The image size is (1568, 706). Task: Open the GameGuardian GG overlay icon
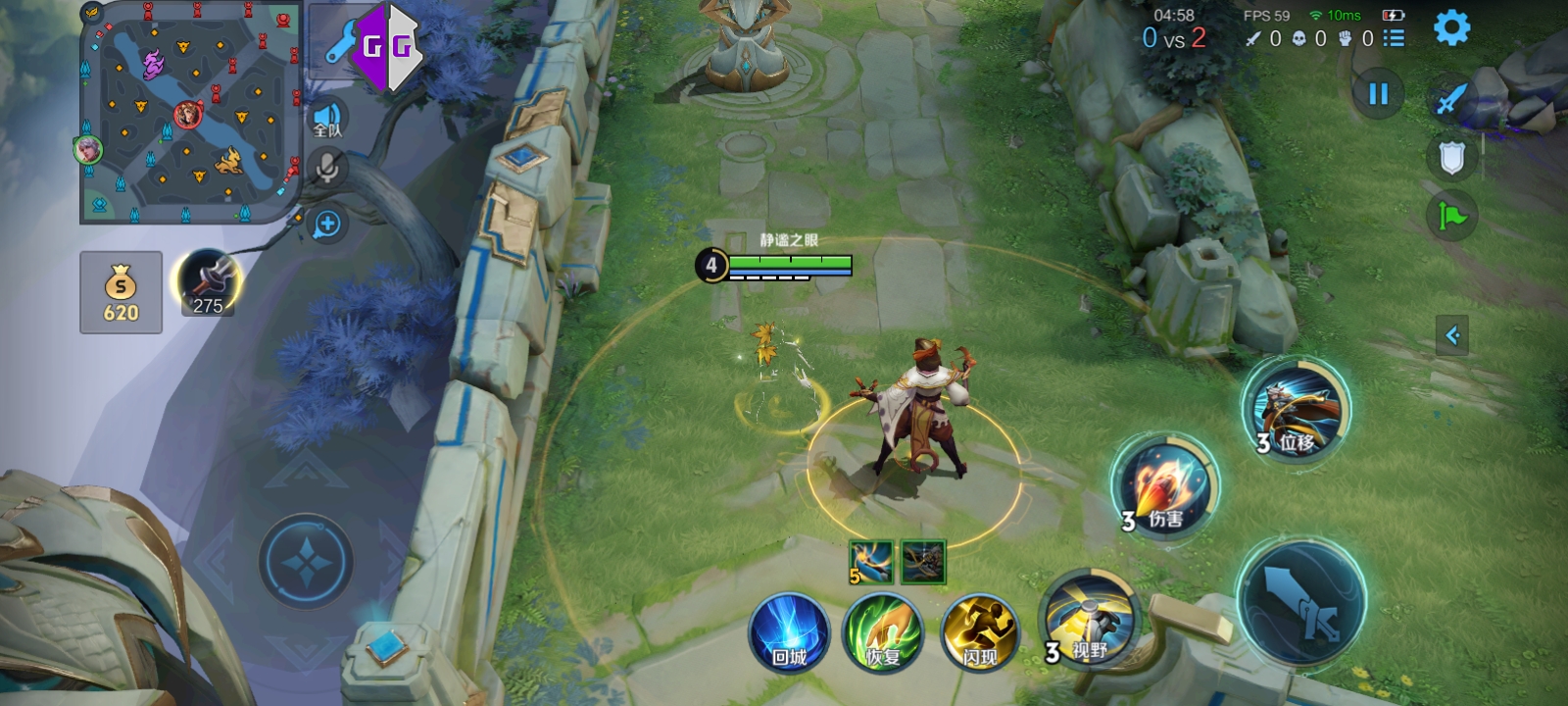386,46
